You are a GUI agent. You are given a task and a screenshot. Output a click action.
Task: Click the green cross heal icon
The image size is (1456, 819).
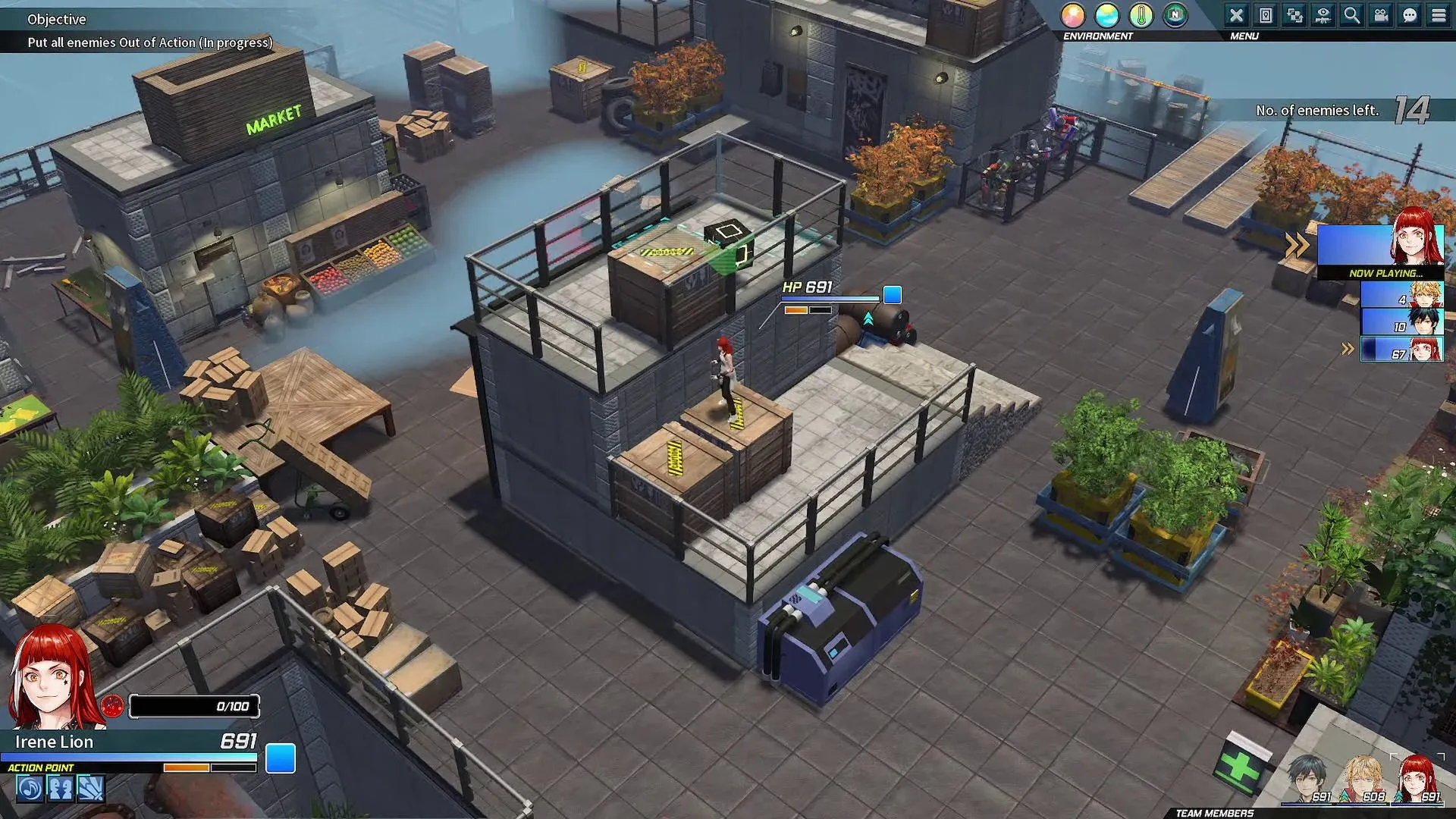1241,767
